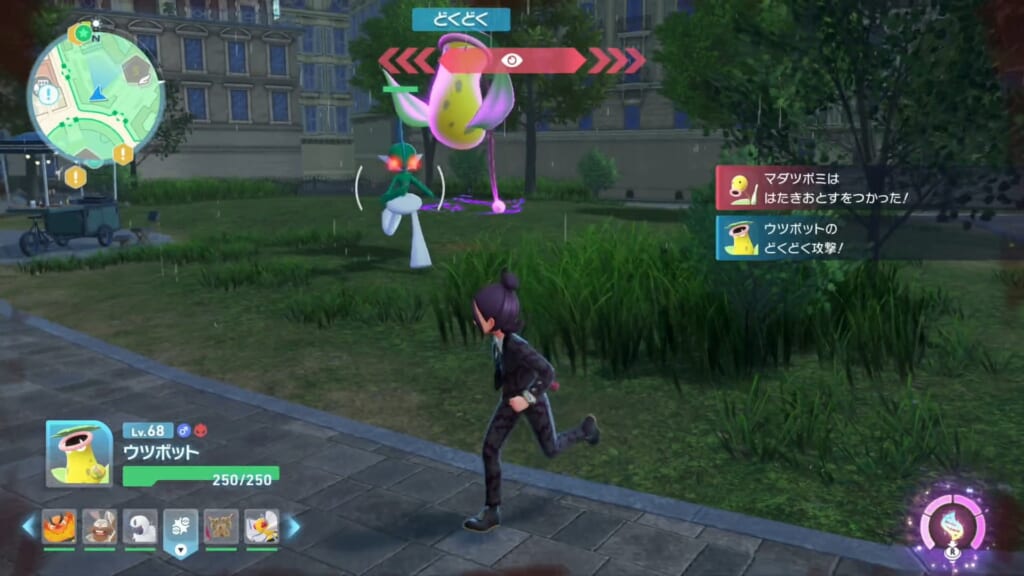Switch to the white Absol party slot

(x=140, y=526)
